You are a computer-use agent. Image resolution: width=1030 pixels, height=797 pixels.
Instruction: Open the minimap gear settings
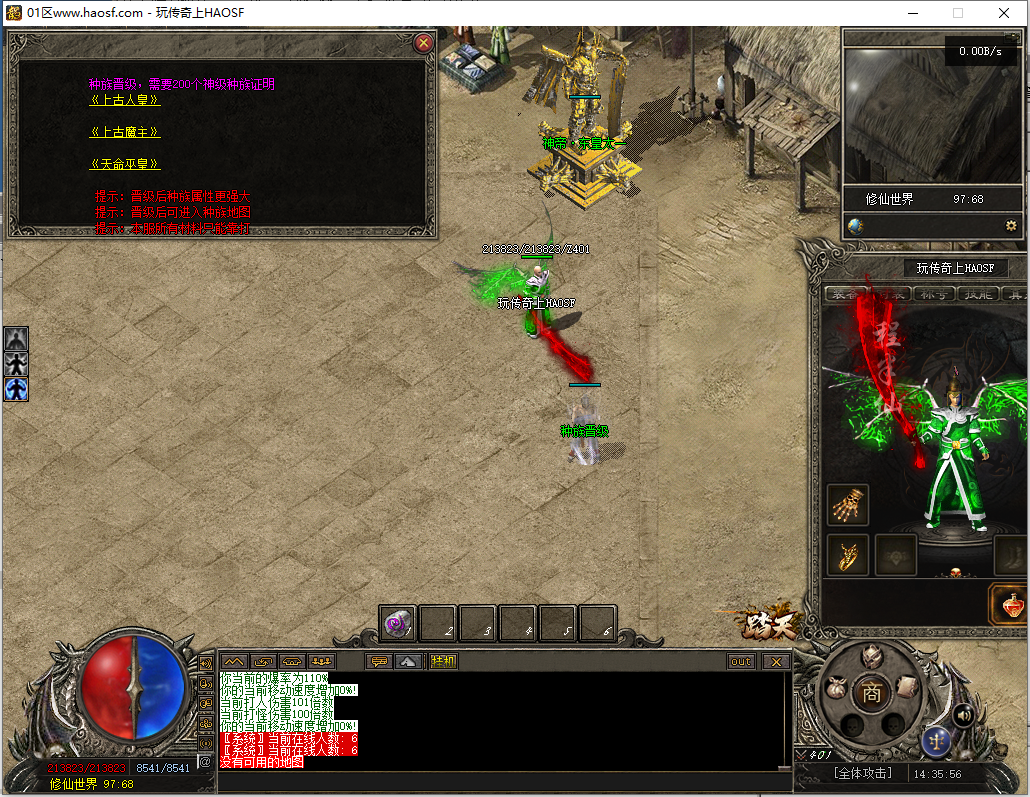coord(1011,226)
